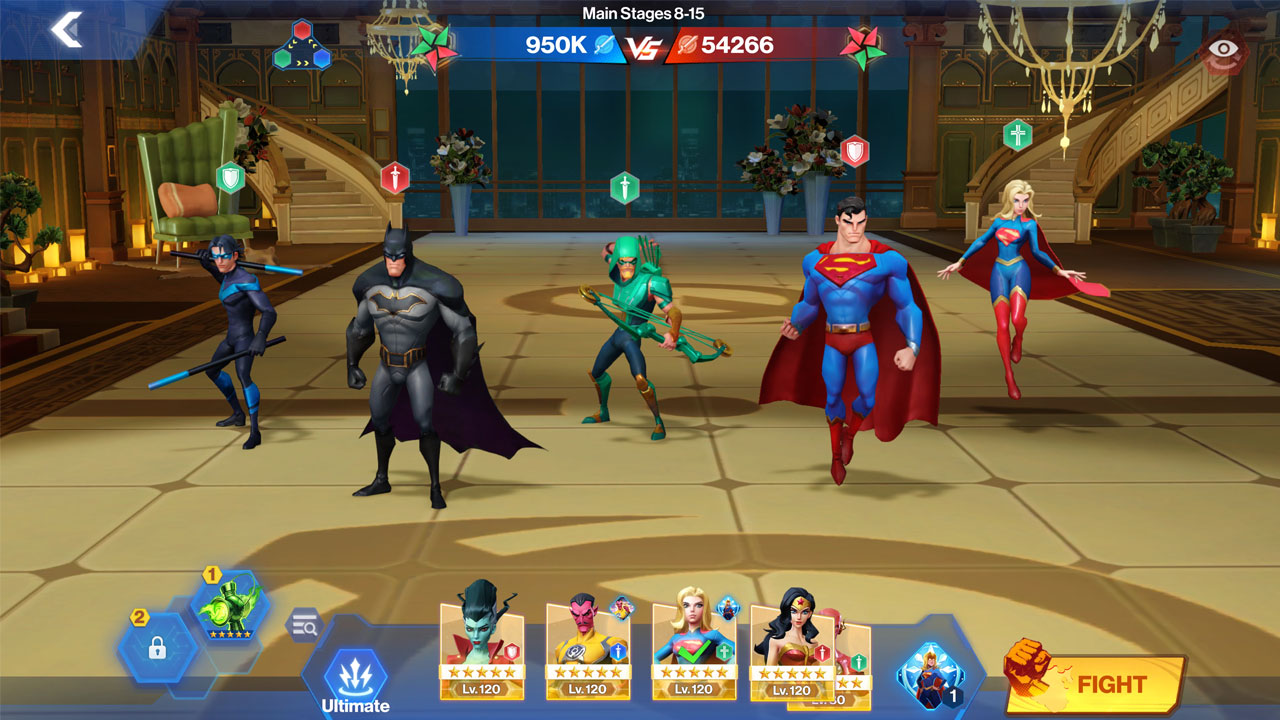Viewport: 1280px width, 720px height.
Task: Go back using the arrow button
Action: pos(67,30)
